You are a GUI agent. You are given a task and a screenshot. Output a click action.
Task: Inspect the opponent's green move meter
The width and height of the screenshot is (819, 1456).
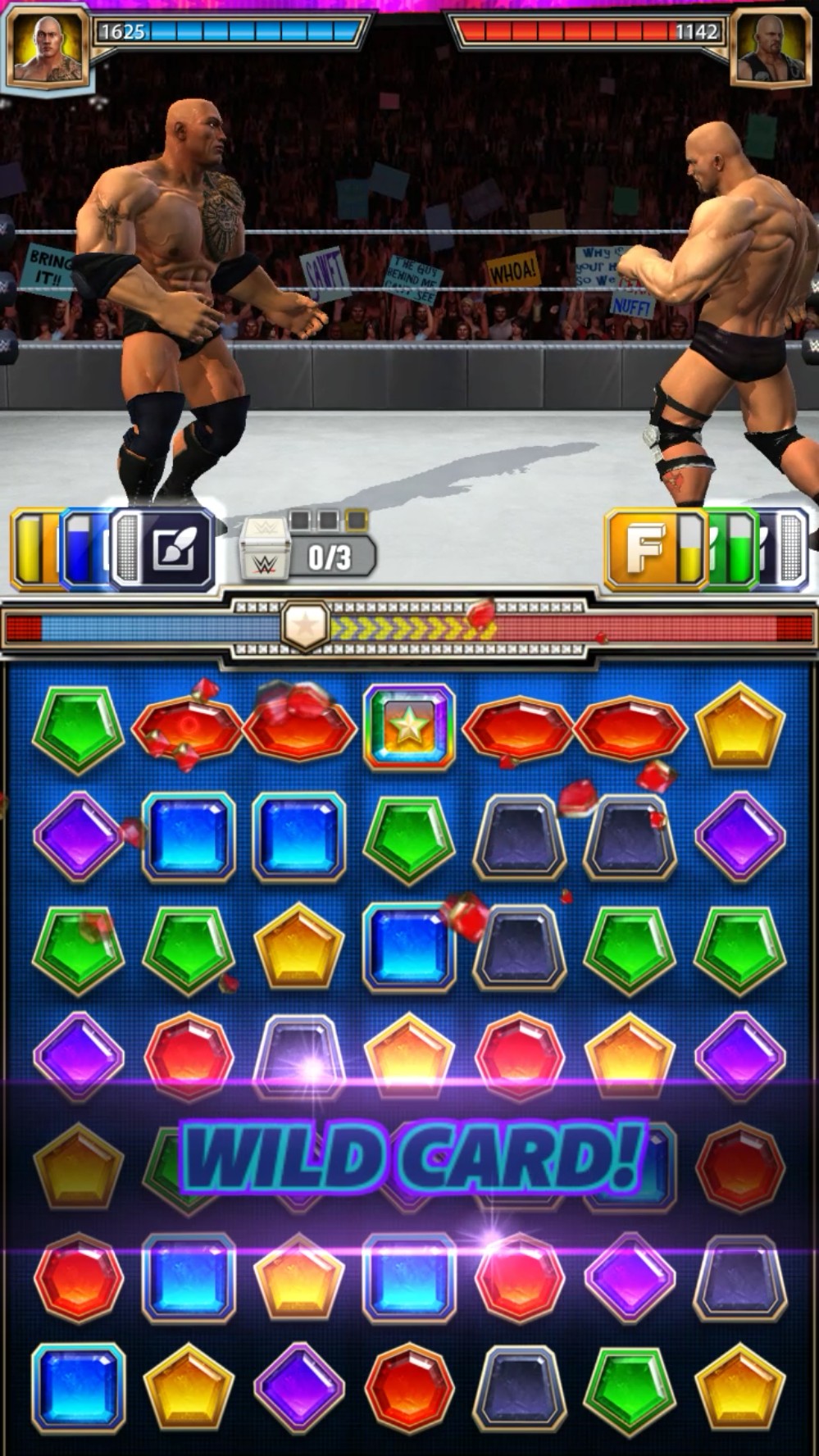[731, 549]
